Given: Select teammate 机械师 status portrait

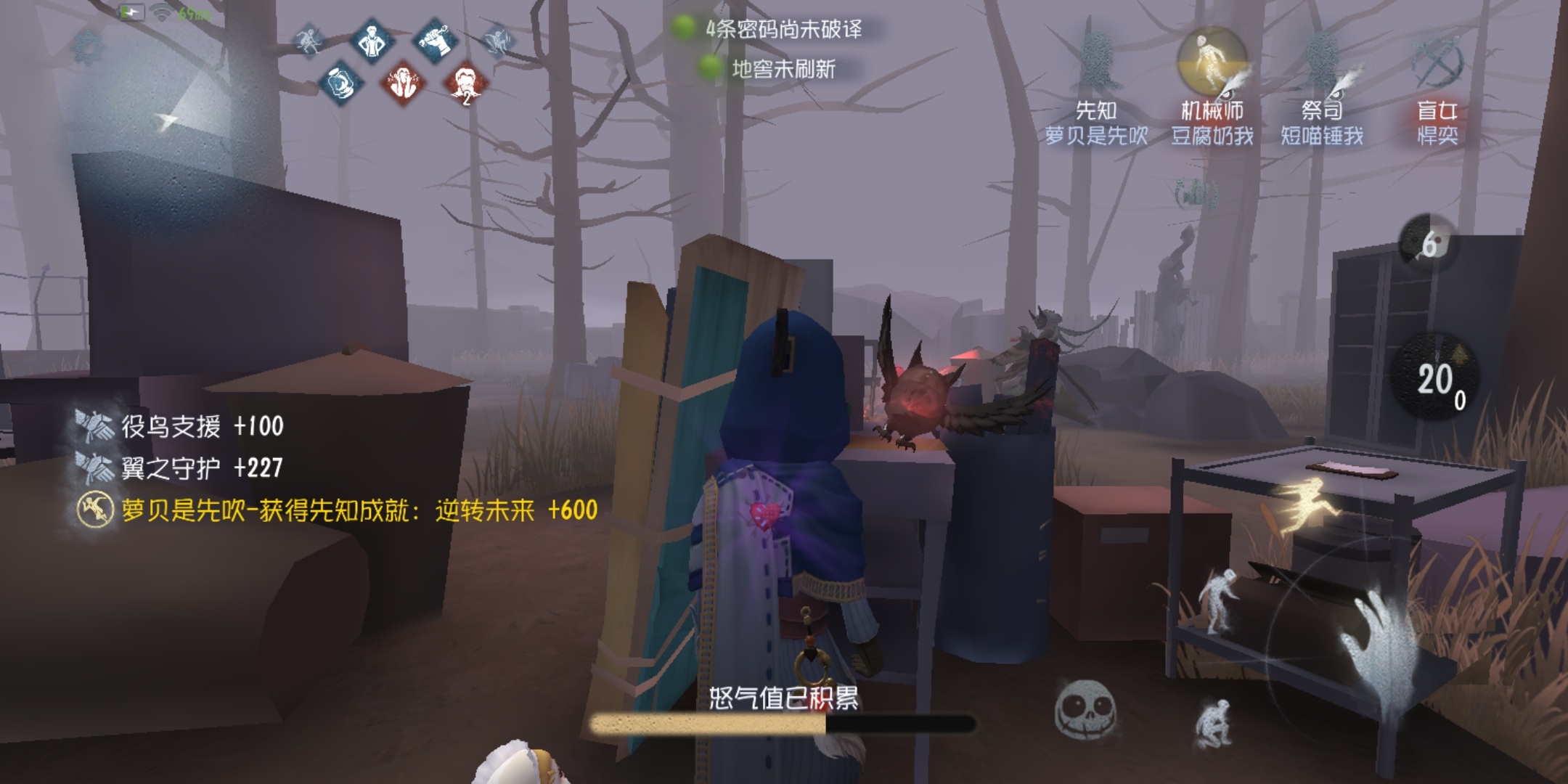Looking at the screenshot, I should (1212, 62).
